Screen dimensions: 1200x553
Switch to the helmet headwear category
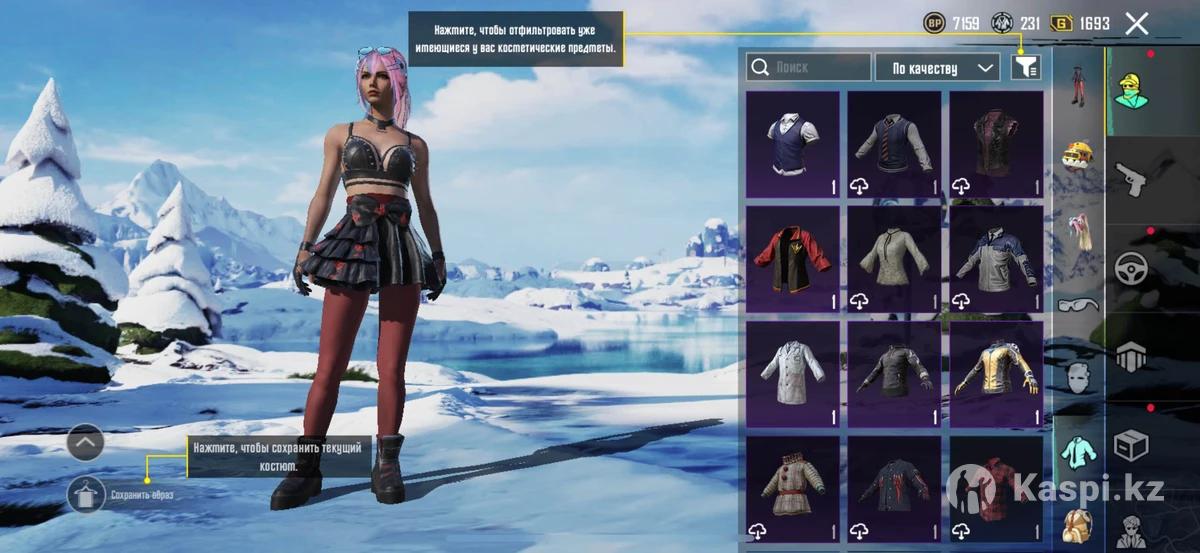click(x=1078, y=155)
